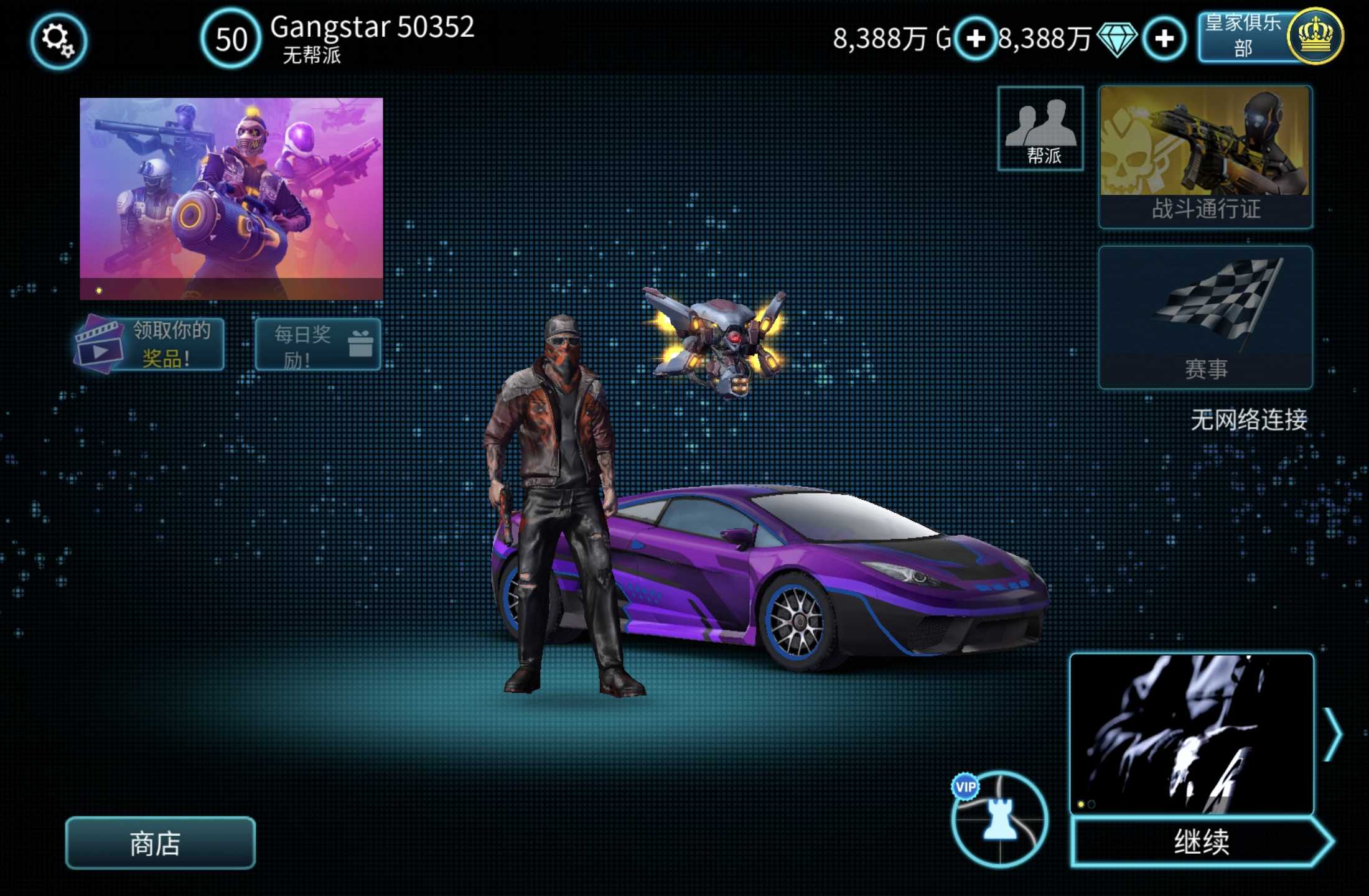This screenshot has height=896, width=1369.
Task: Claim the 领取你的奖品 video reward
Action: tap(151, 344)
